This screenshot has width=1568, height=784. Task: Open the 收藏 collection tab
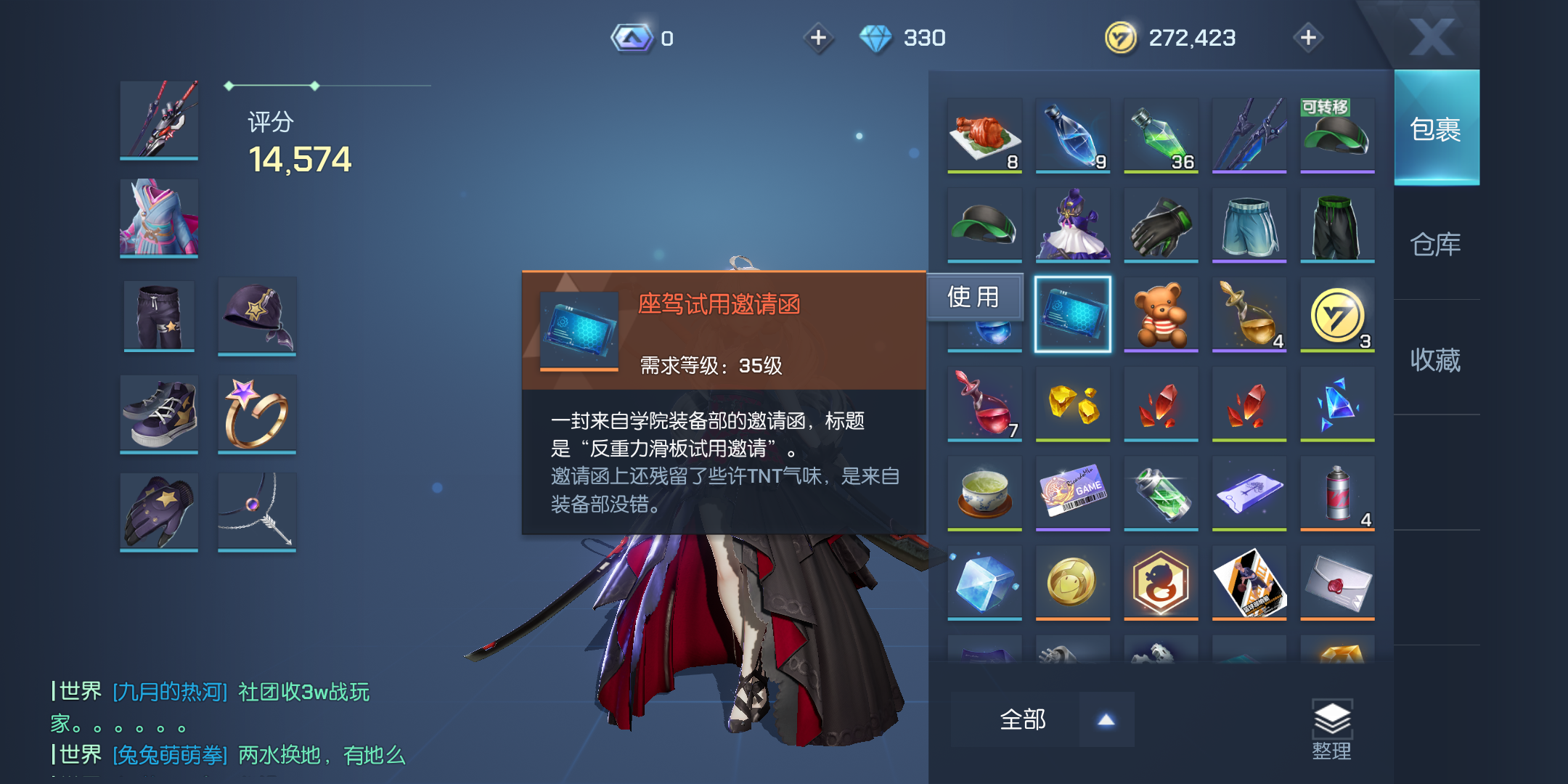1435,359
